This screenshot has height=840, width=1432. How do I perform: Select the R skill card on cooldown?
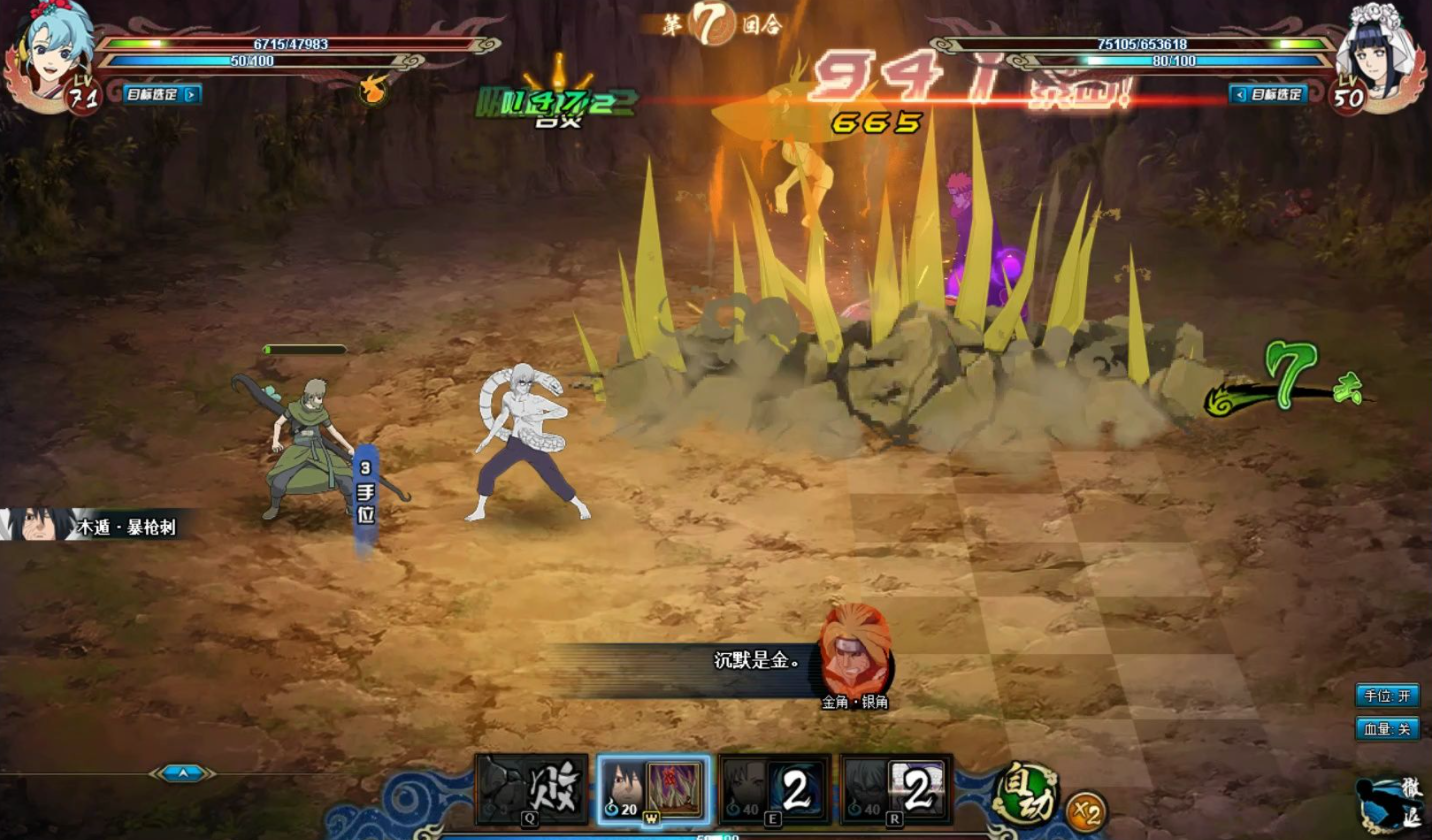896,788
